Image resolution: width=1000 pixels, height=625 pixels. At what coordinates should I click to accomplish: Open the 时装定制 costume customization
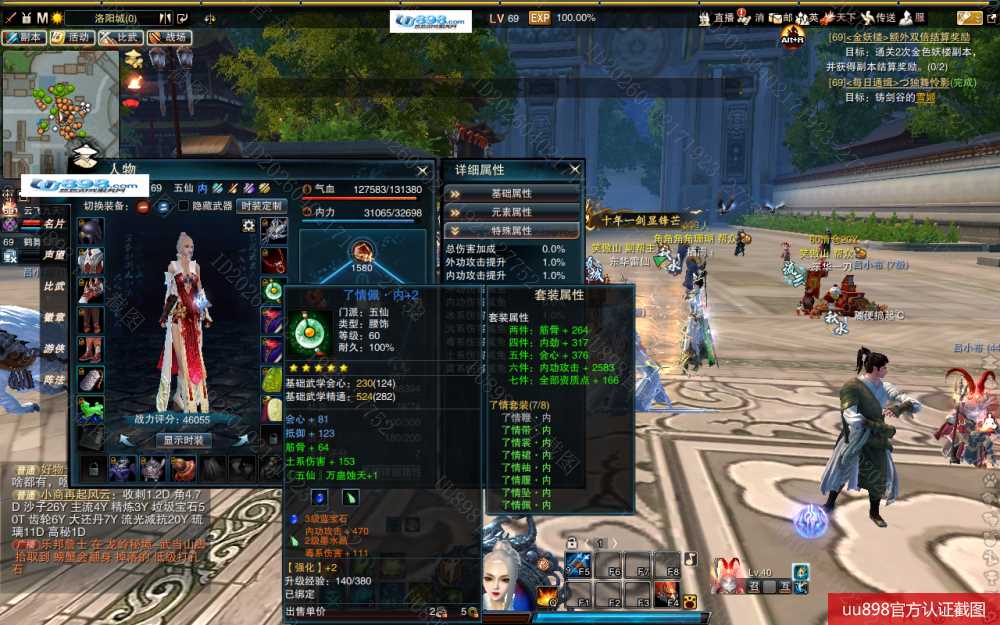(x=262, y=206)
